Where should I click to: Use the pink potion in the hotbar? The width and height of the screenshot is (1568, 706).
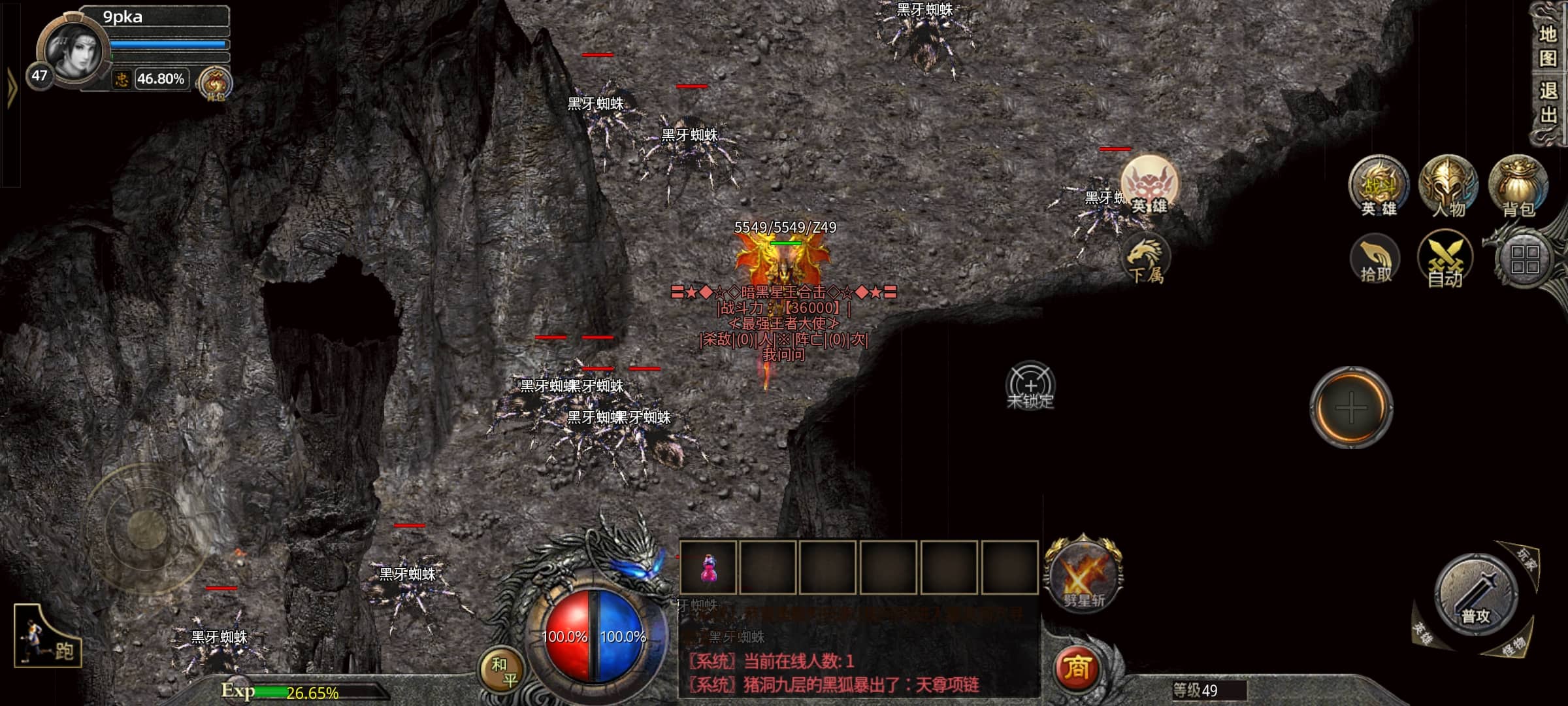(x=708, y=567)
